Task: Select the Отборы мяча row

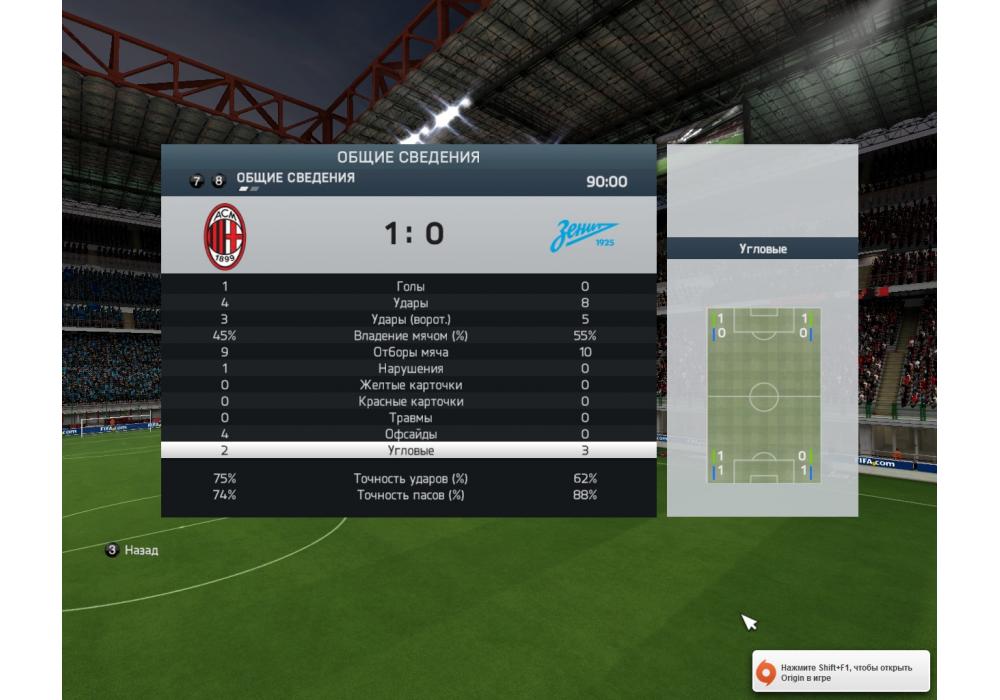Action: (x=410, y=352)
